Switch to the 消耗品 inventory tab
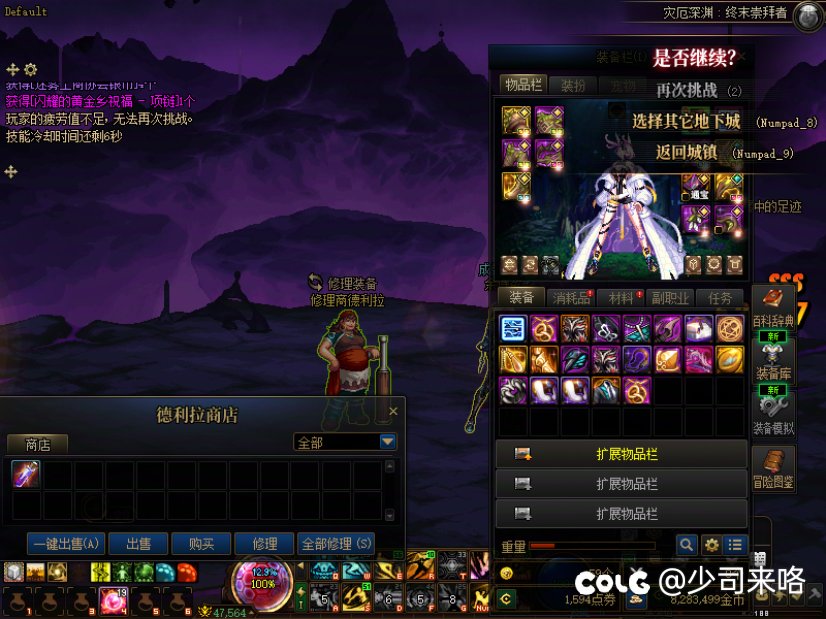This screenshot has height=619, width=826. [x=572, y=297]
